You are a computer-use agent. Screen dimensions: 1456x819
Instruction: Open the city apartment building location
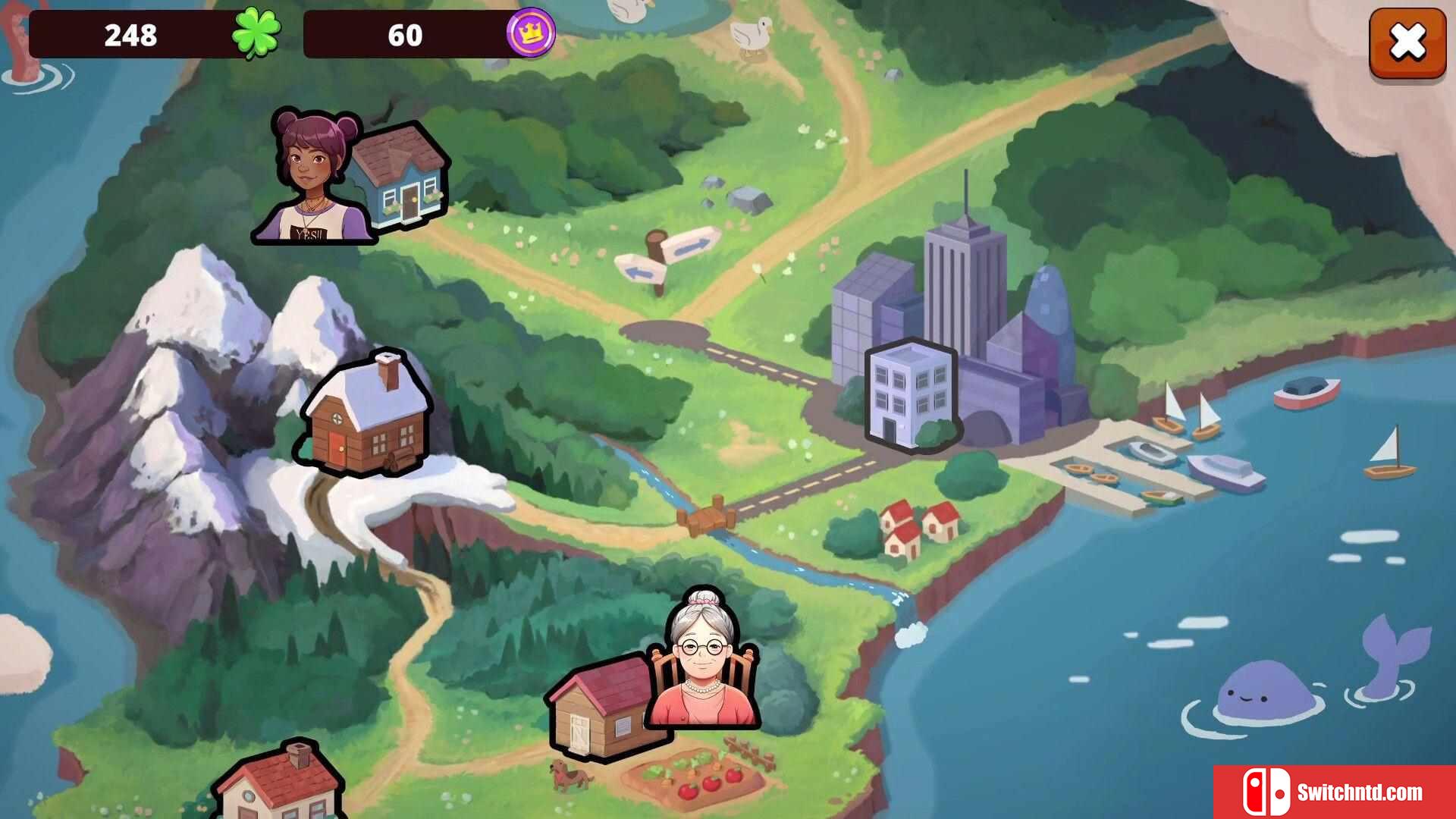pos(911,394)
